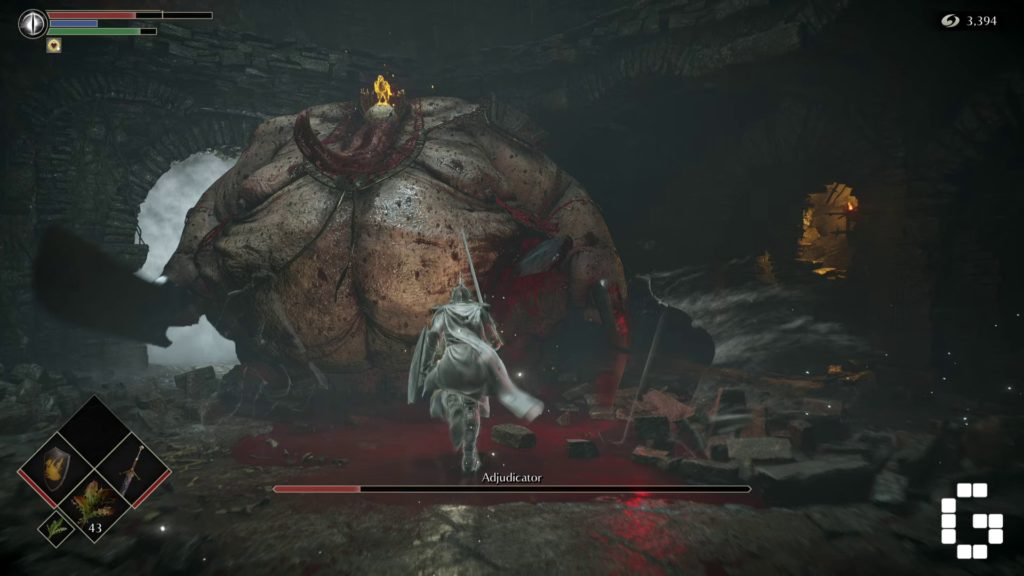Viewport: 1024px width, 576px height.
Task: Click the heart status effect icon
Action: coord(53,44)
